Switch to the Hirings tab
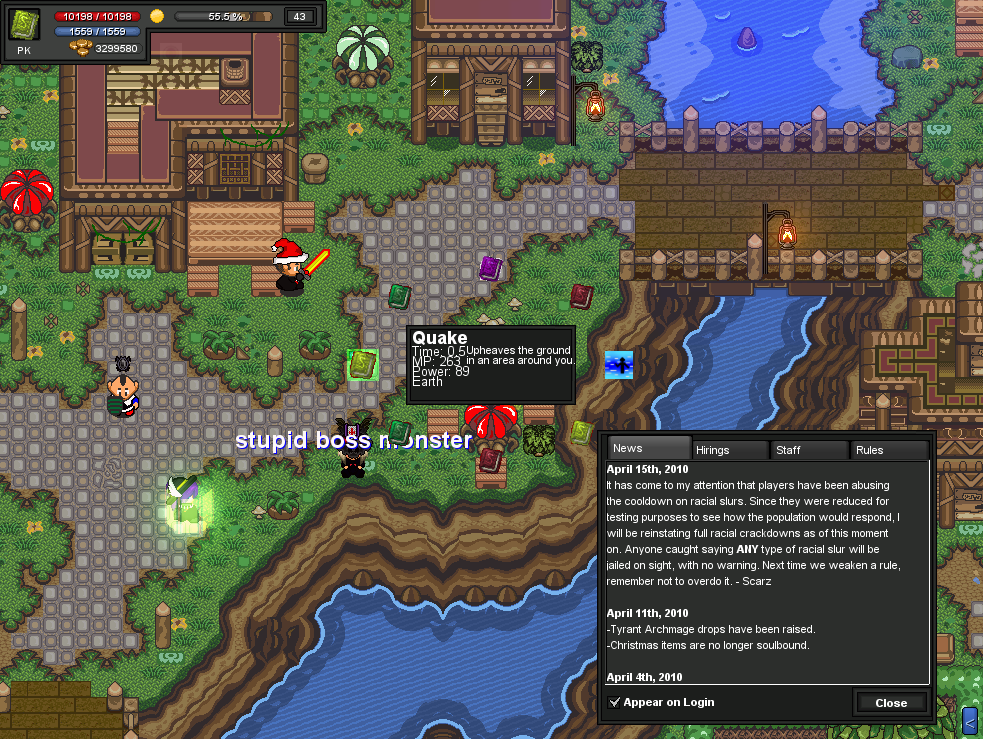 731,450
